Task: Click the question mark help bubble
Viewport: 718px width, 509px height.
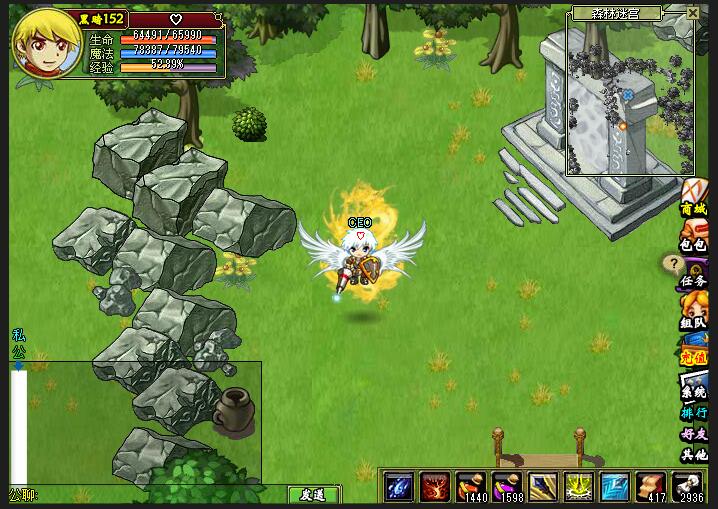Action: [x=671, y=264]
